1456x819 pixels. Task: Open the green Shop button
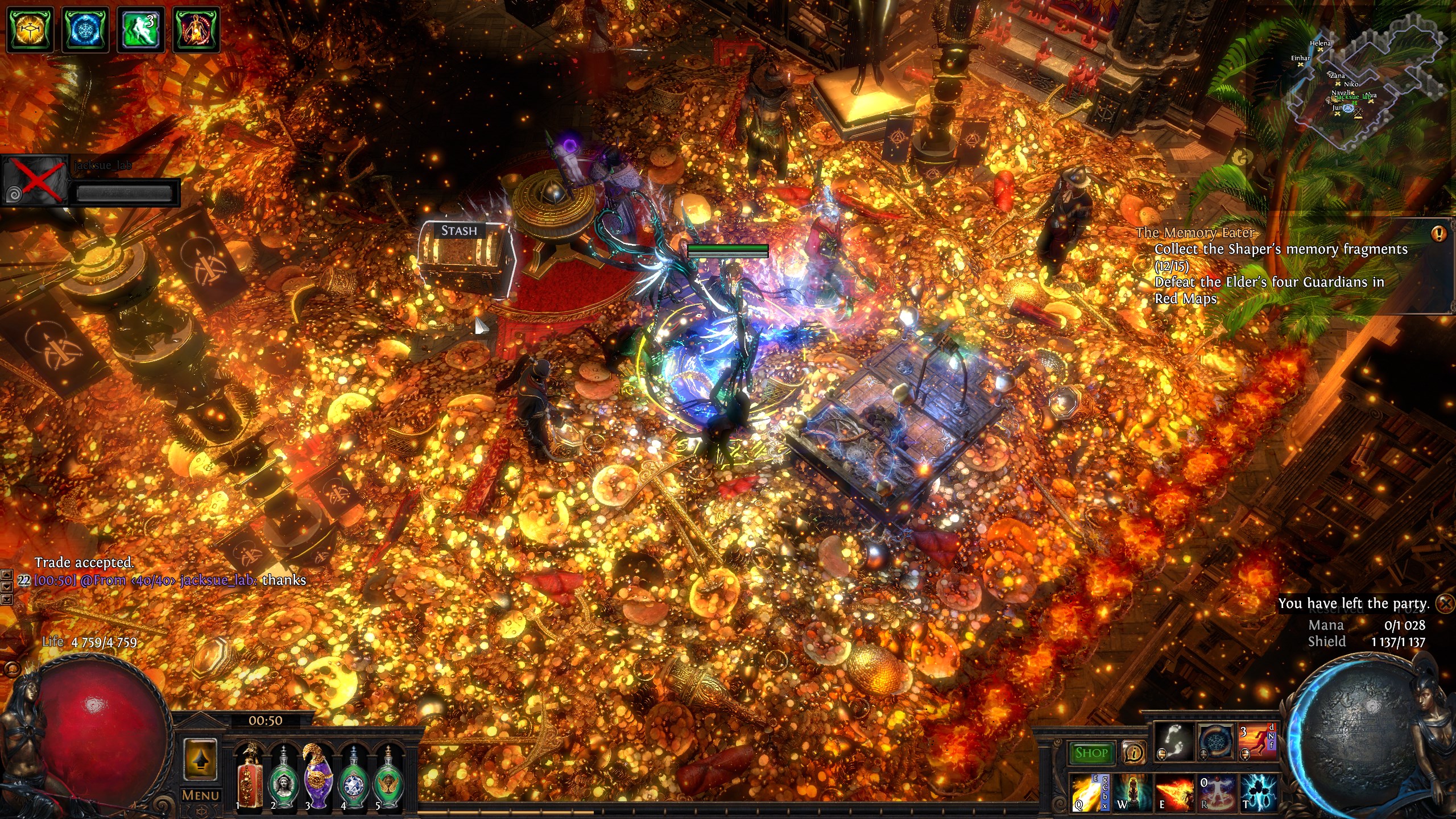click(1091, 753)
